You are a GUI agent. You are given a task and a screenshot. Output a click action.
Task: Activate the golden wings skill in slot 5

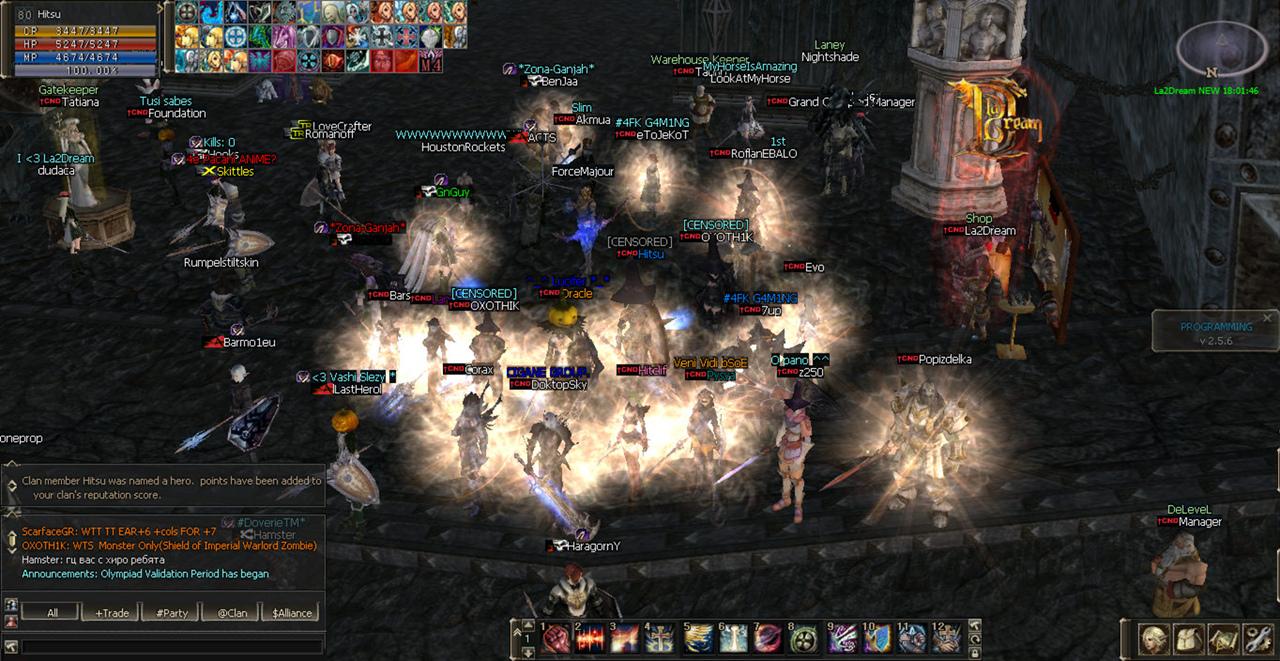point(698,639)
